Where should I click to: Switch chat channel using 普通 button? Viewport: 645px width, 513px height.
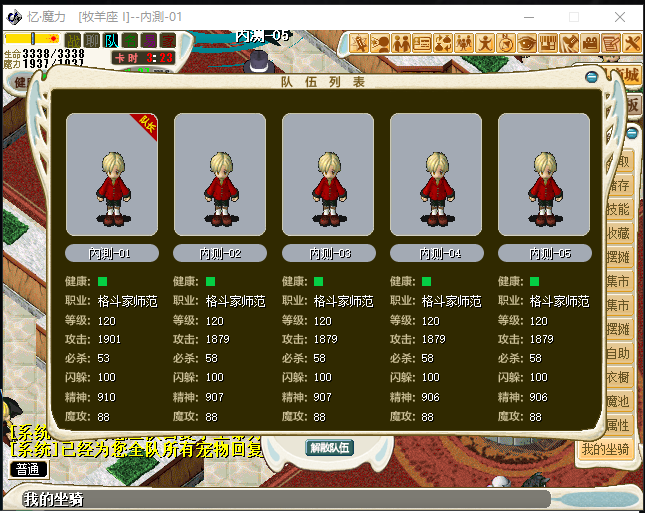point(27,468)
